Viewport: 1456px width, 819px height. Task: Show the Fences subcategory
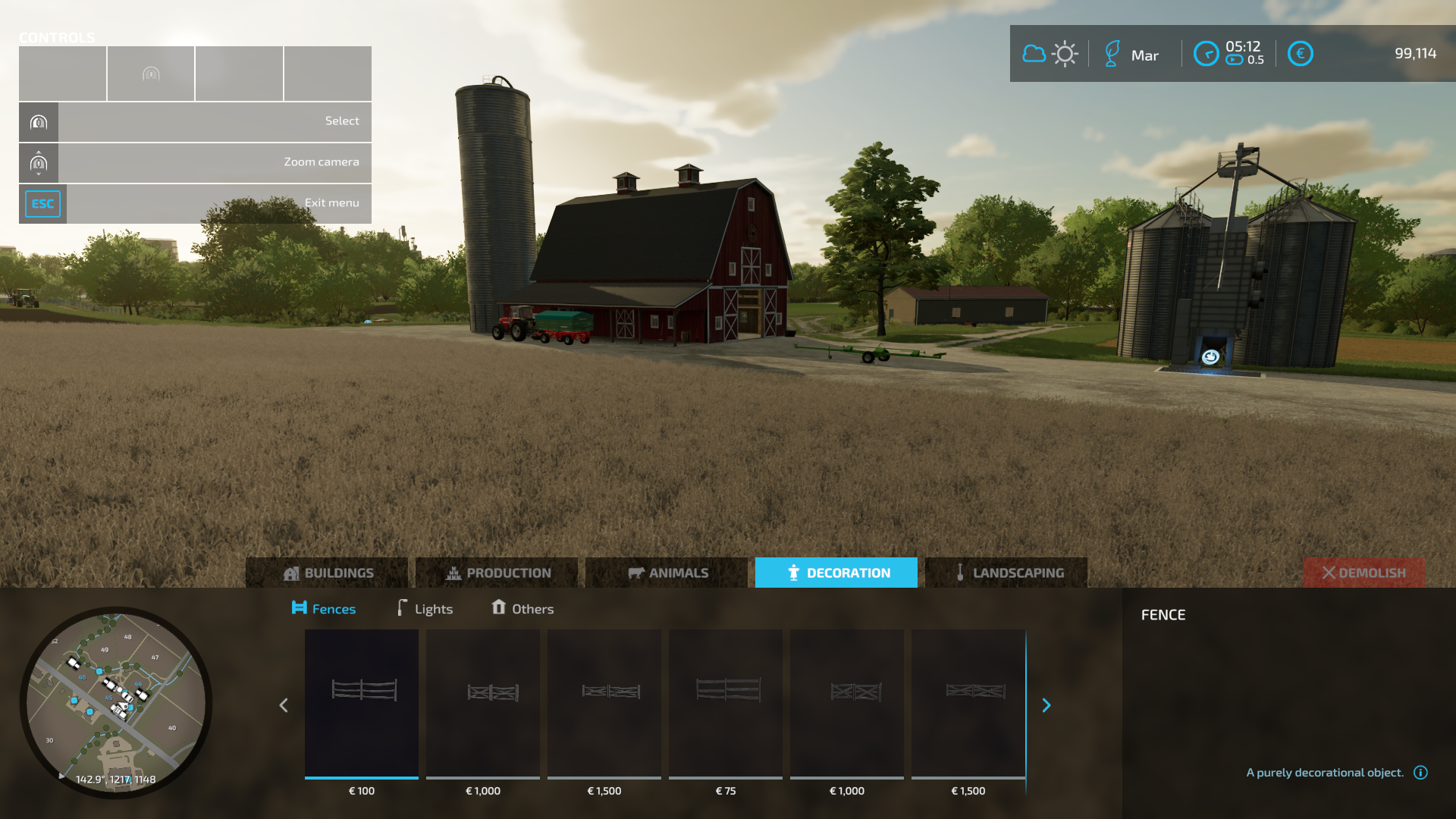tap(324, 608)
